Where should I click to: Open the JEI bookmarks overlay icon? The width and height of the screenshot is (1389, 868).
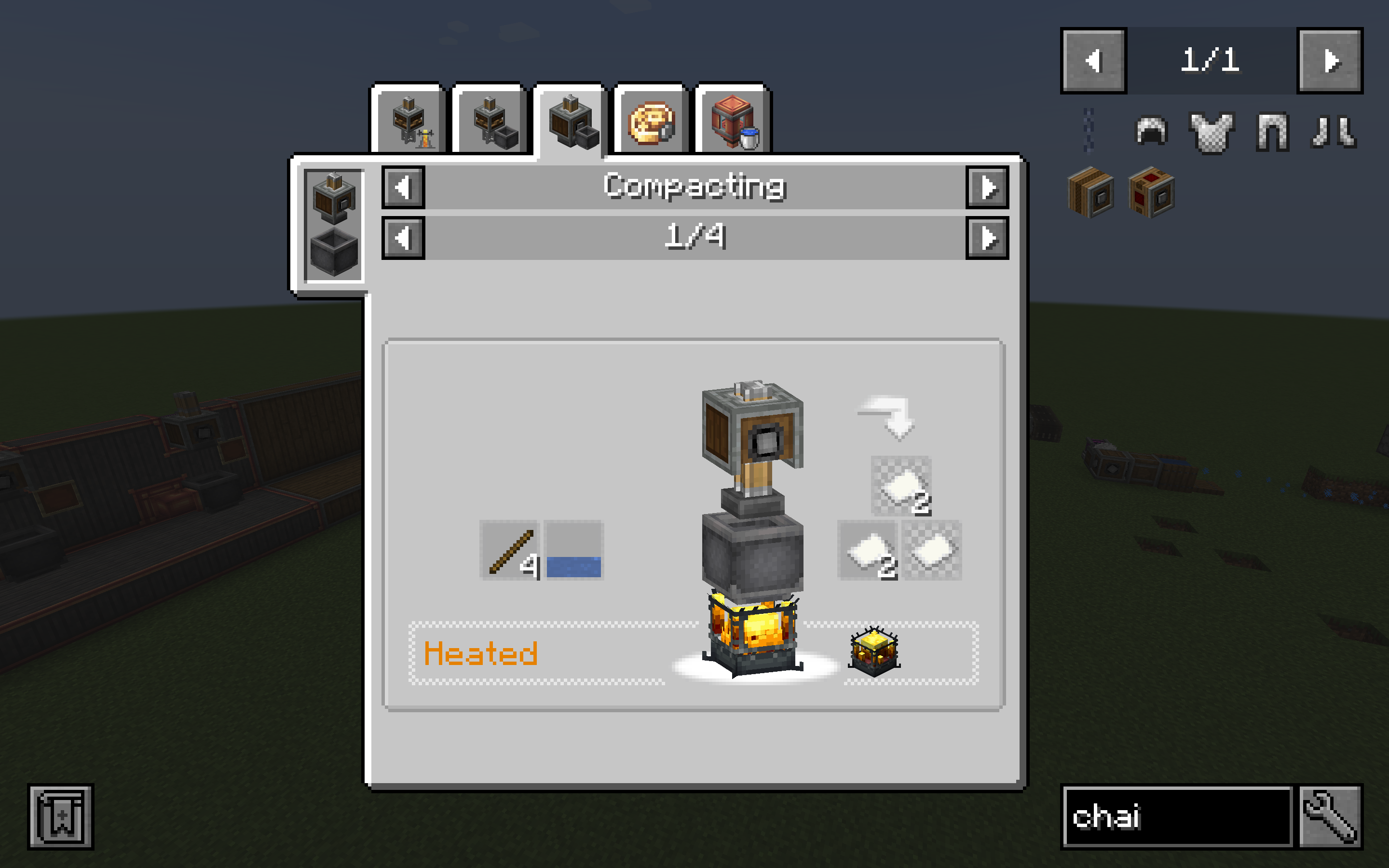[x=60, y=818]
